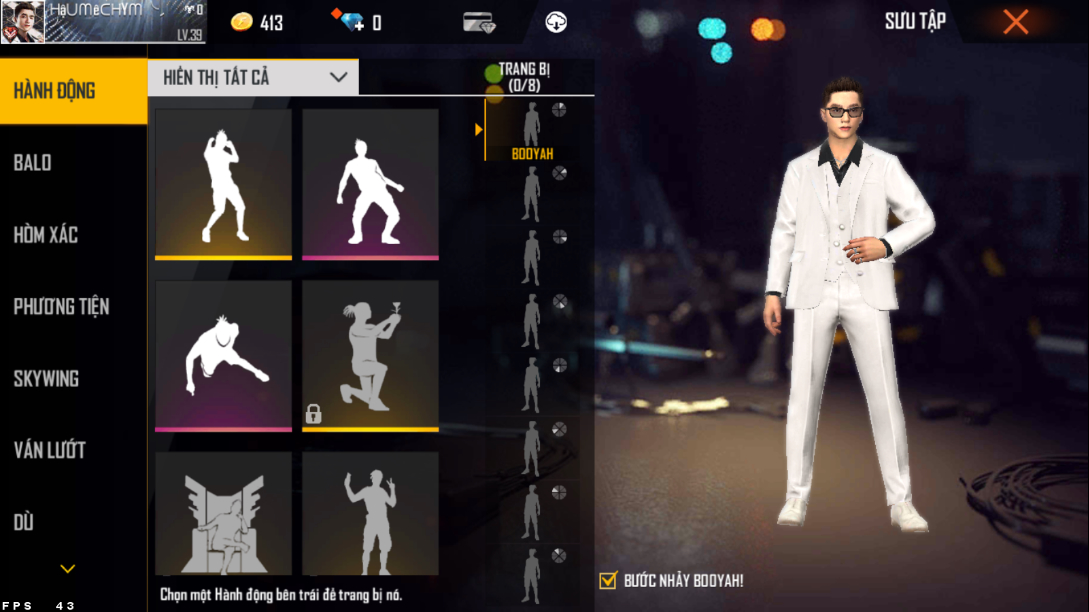This screenshot has height=612, width=1089.
Task: Open the Ván Lướt category
Action: coord(73,451)
